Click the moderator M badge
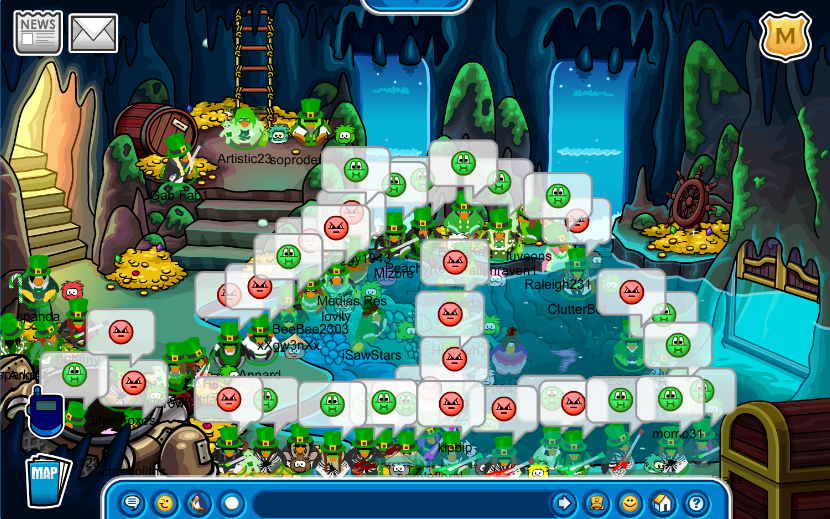The width and height of the screenshot is (830, 519). point(785,37)
